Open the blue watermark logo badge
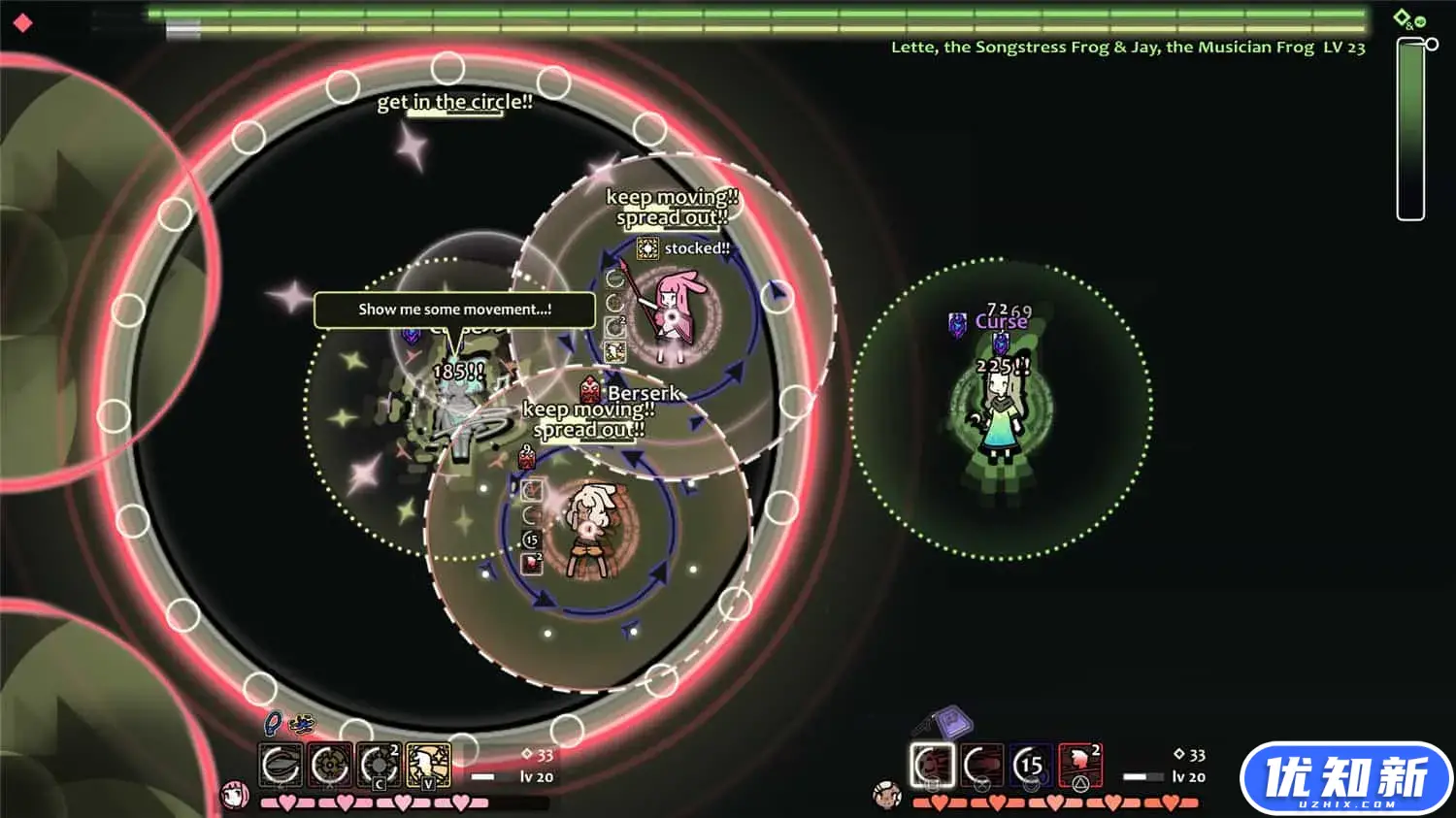The image size is (1456, 818). tap(1345, 778)
